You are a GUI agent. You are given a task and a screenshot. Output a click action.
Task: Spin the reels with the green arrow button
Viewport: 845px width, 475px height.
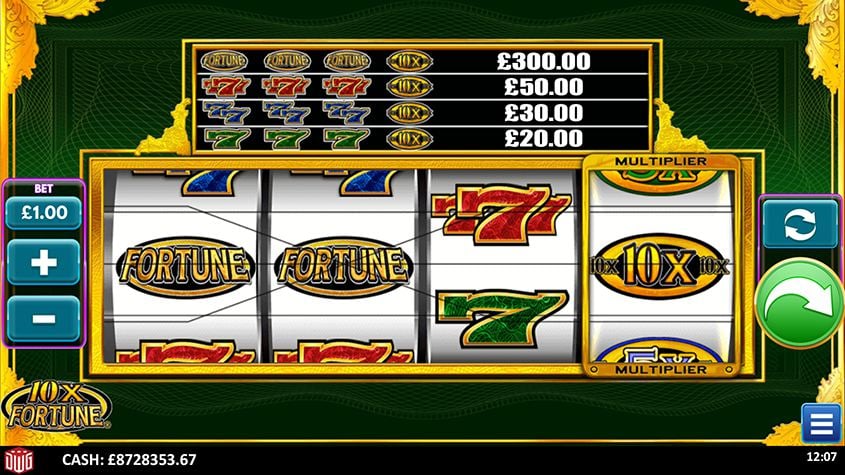tap(799, 303)
